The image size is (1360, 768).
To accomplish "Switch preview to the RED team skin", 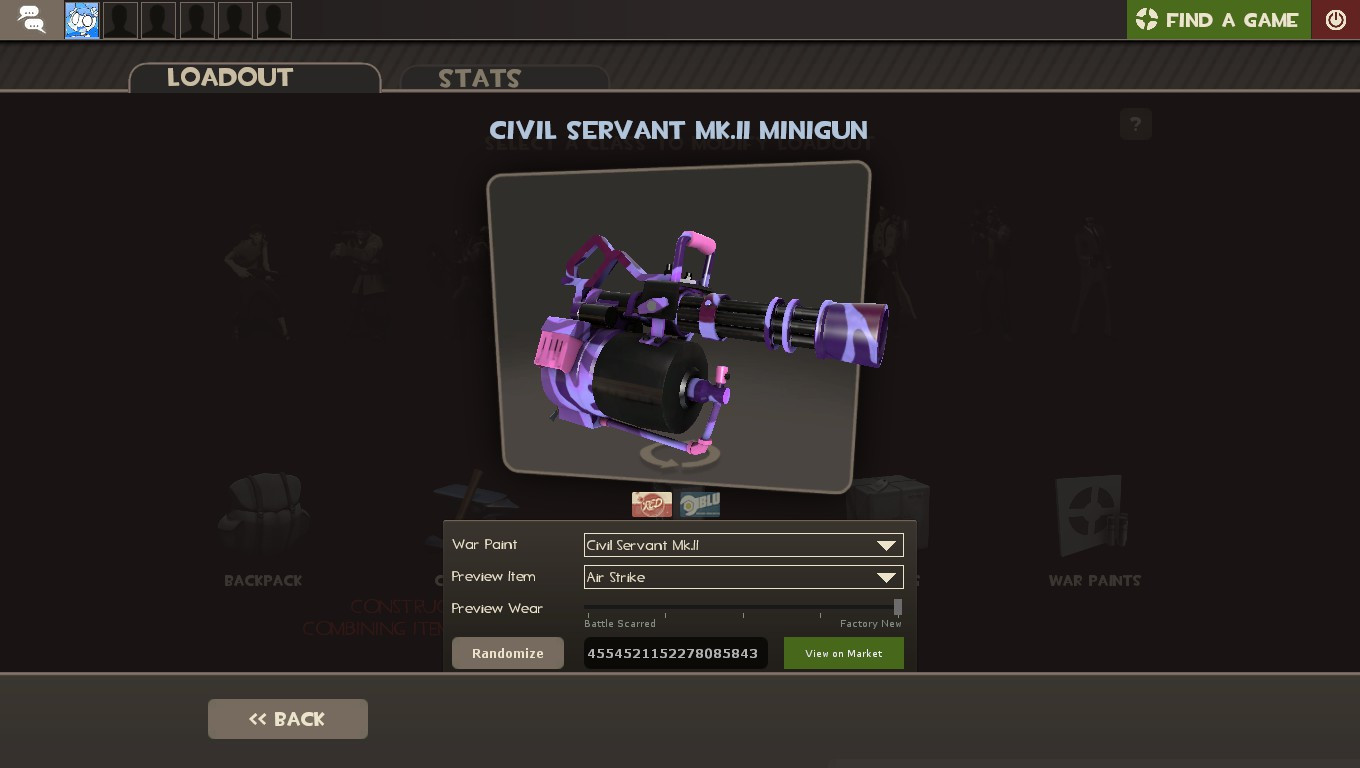I will click(x=652, y=504).
